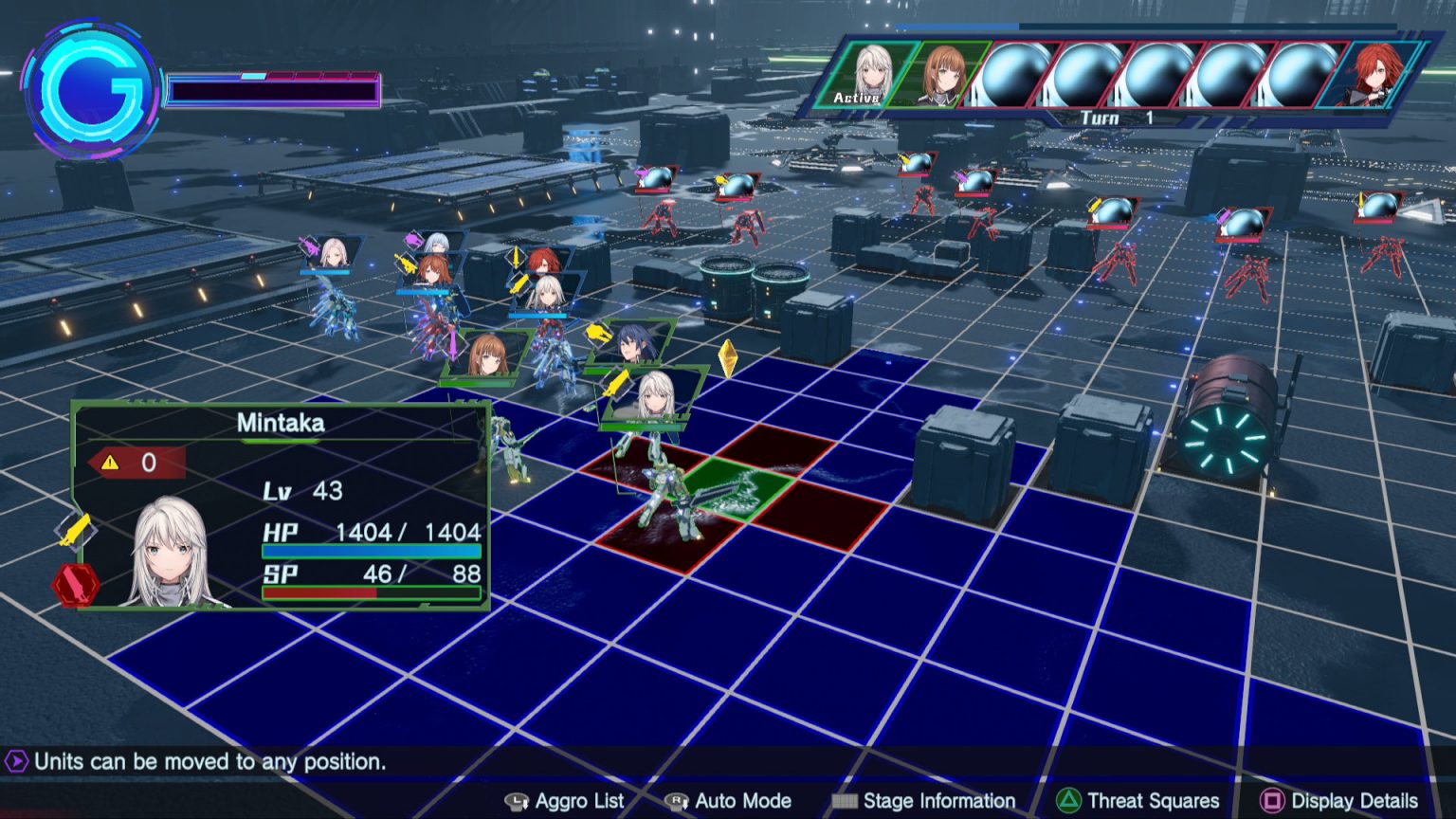Click the yellow weapon icon beside Mintaka's portrait

(75, 530)
